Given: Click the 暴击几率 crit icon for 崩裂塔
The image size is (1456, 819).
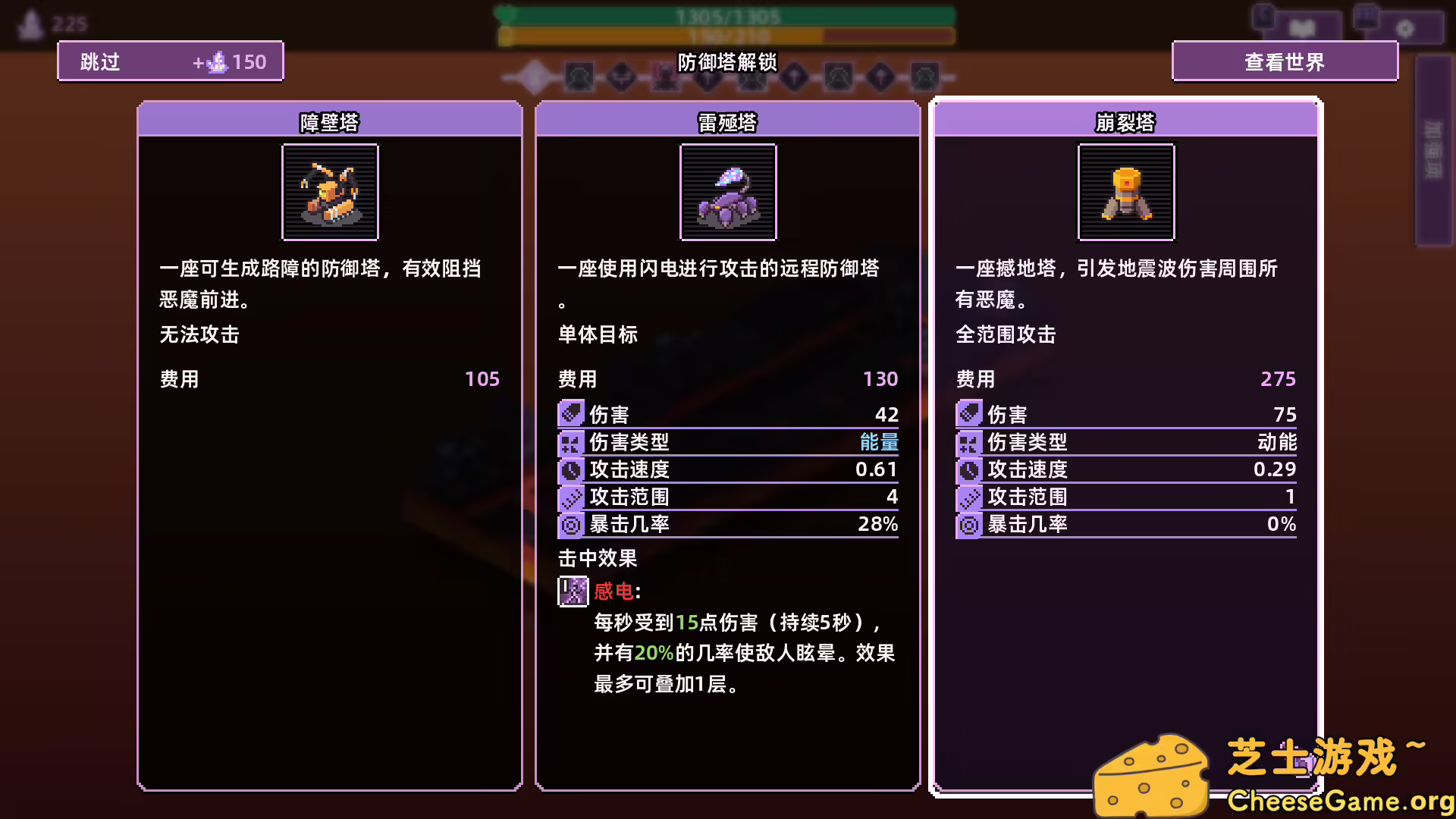Looking at the screenshot, I should (968, 524).
